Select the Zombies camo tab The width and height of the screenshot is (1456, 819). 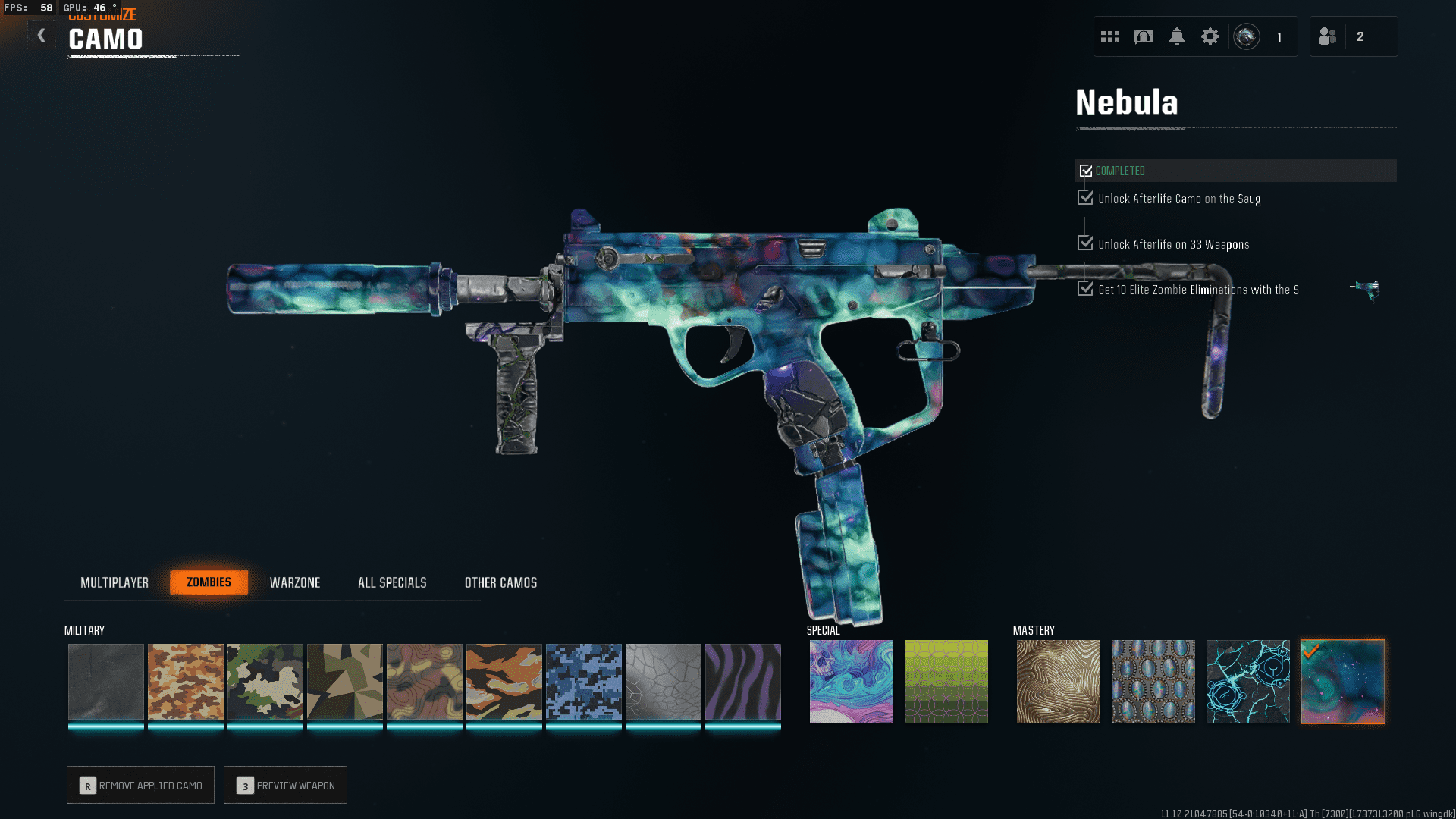(x=209, y=582)
